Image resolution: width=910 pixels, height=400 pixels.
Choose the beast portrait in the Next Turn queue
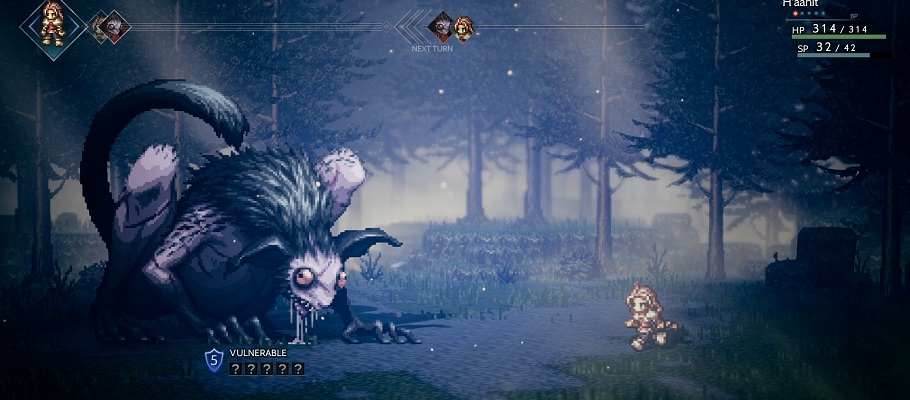pyautogui.click(x=441, y=25)
